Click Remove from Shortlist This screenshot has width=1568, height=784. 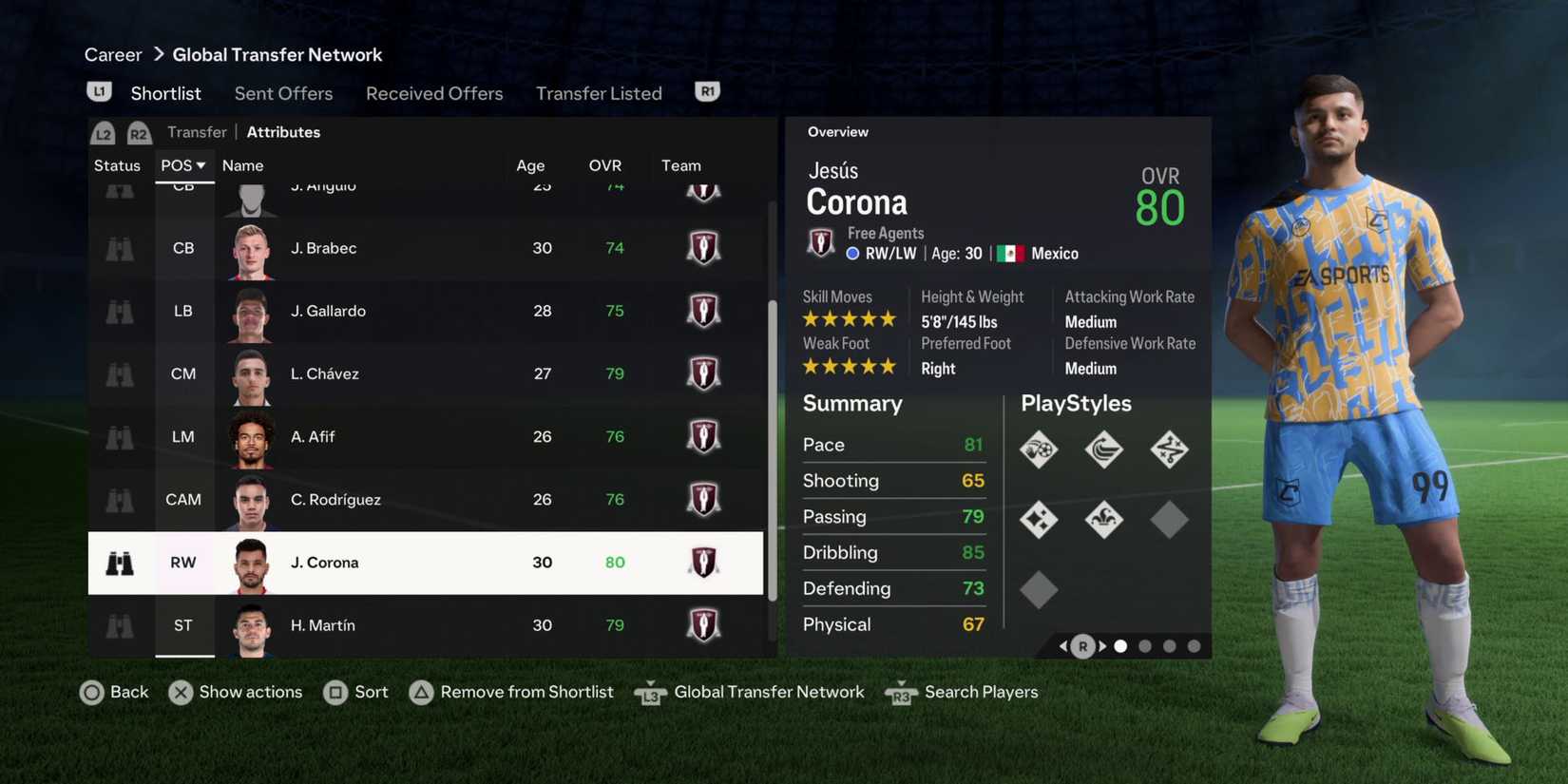point(526,692)
